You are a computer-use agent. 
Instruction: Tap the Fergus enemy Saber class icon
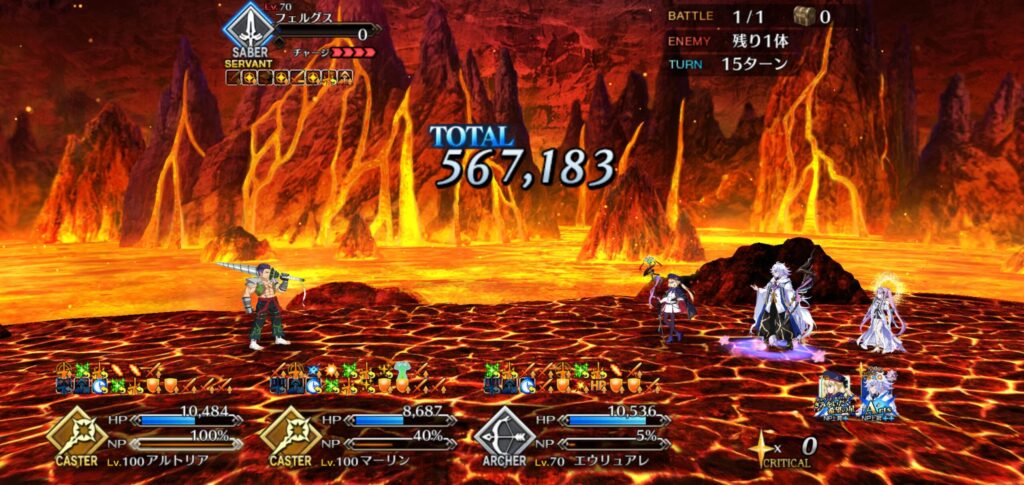pos(247,30)
